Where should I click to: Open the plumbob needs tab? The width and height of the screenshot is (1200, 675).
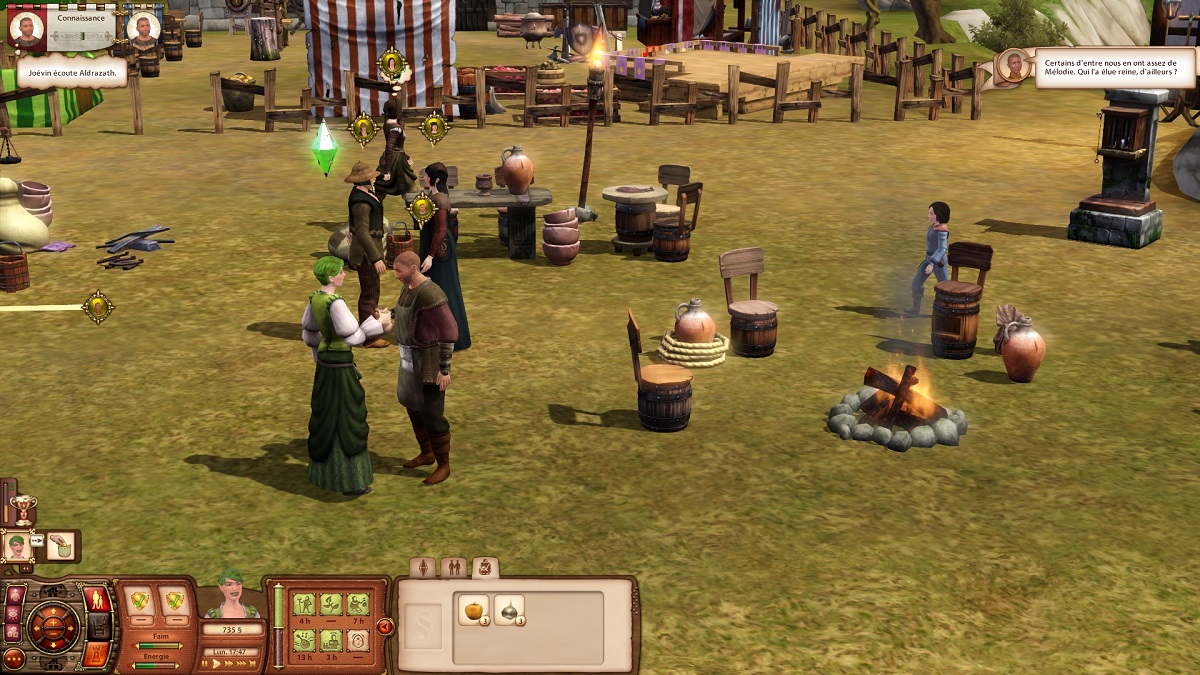pos(423,568)
